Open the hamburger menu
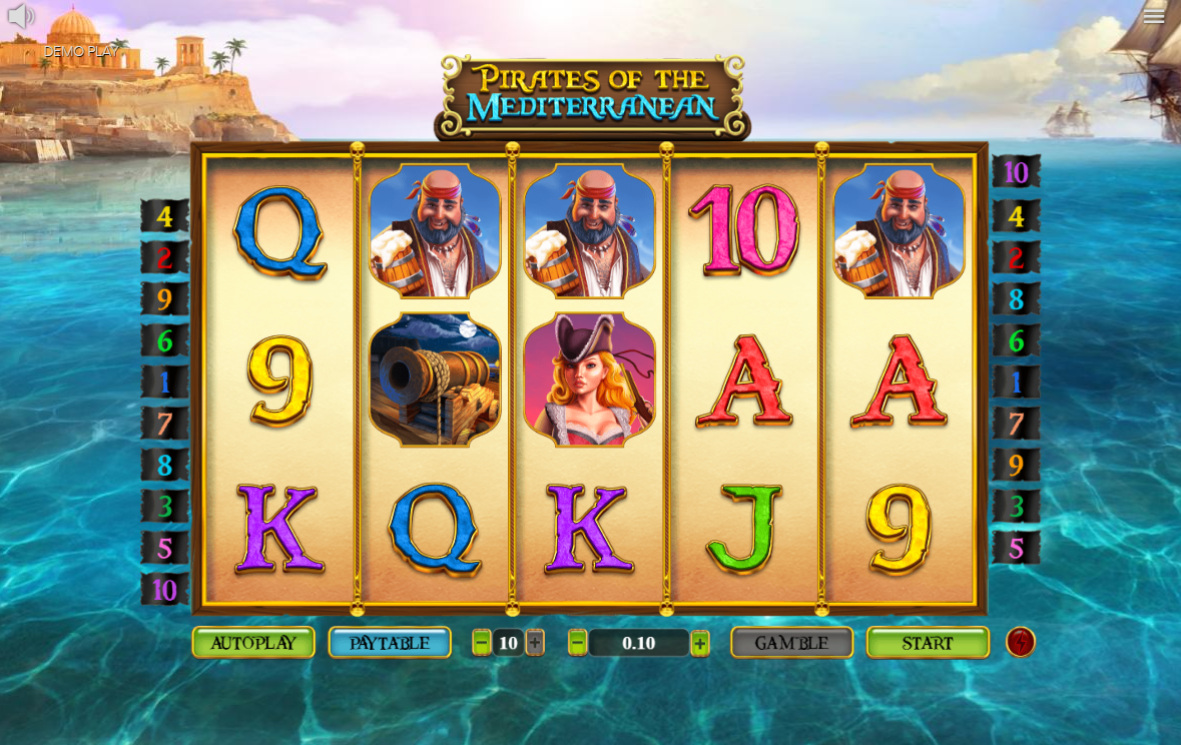This screenshot has width=1181, height=745. pos(1154,15)
